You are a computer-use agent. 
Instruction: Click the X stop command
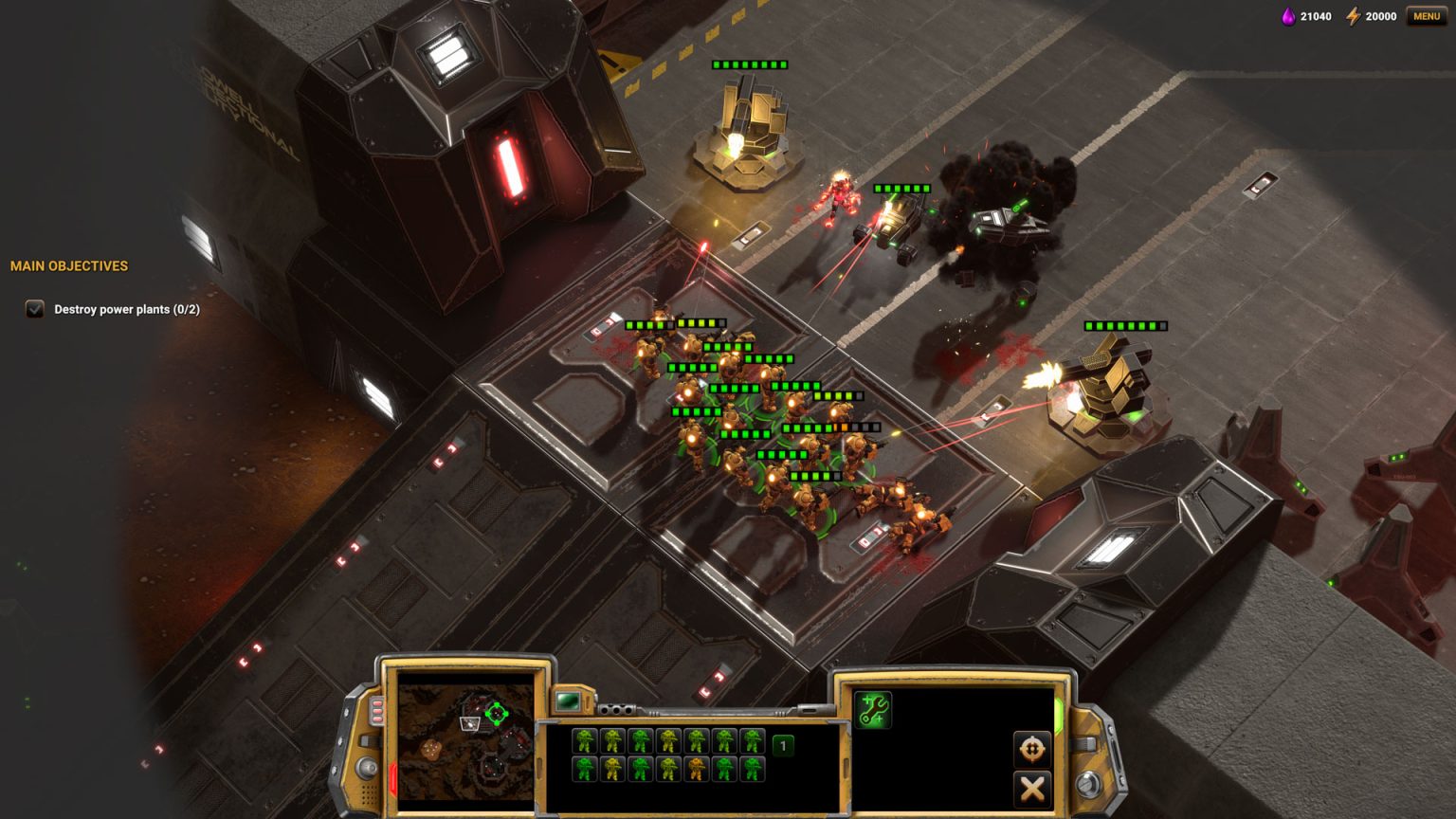point(1031,788)
